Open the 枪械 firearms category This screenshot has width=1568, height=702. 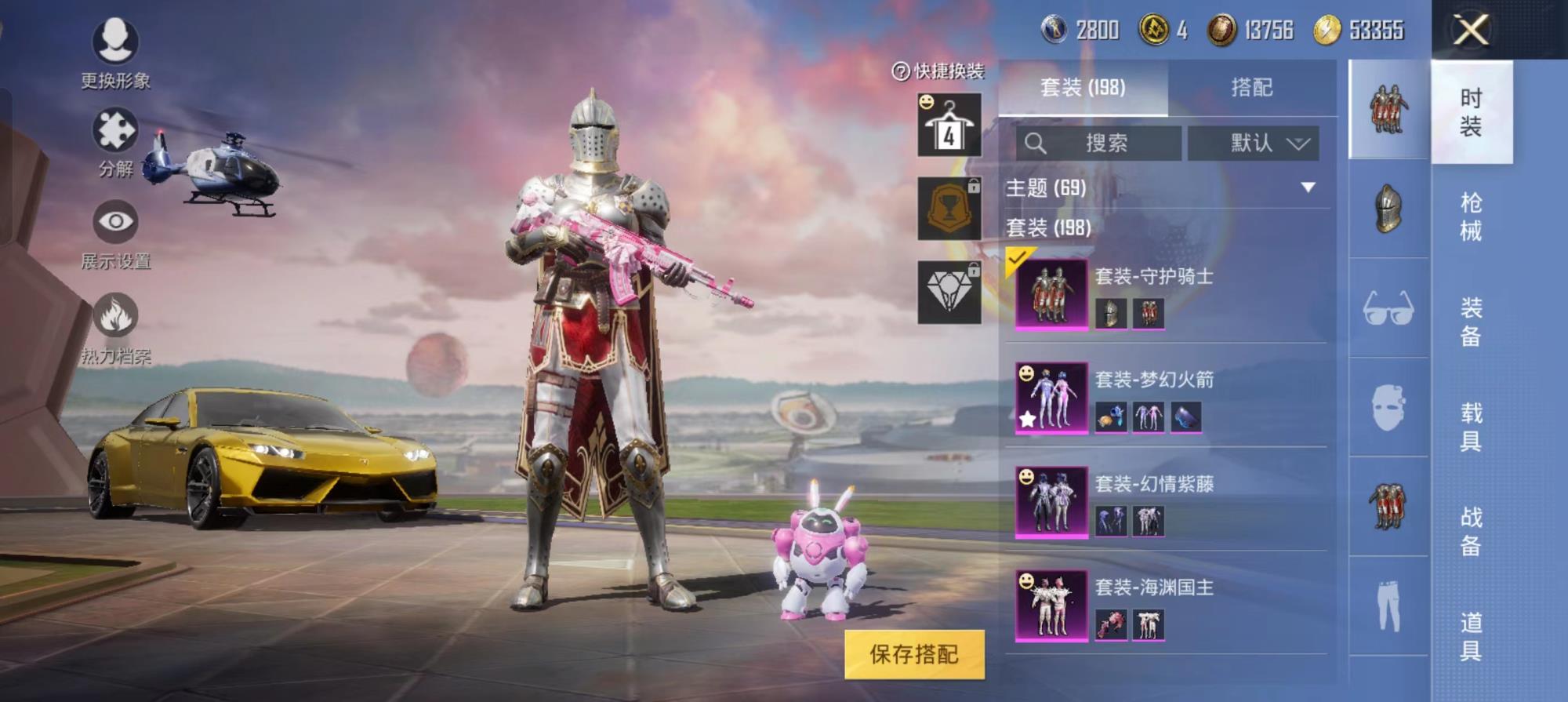[1471, 216]
